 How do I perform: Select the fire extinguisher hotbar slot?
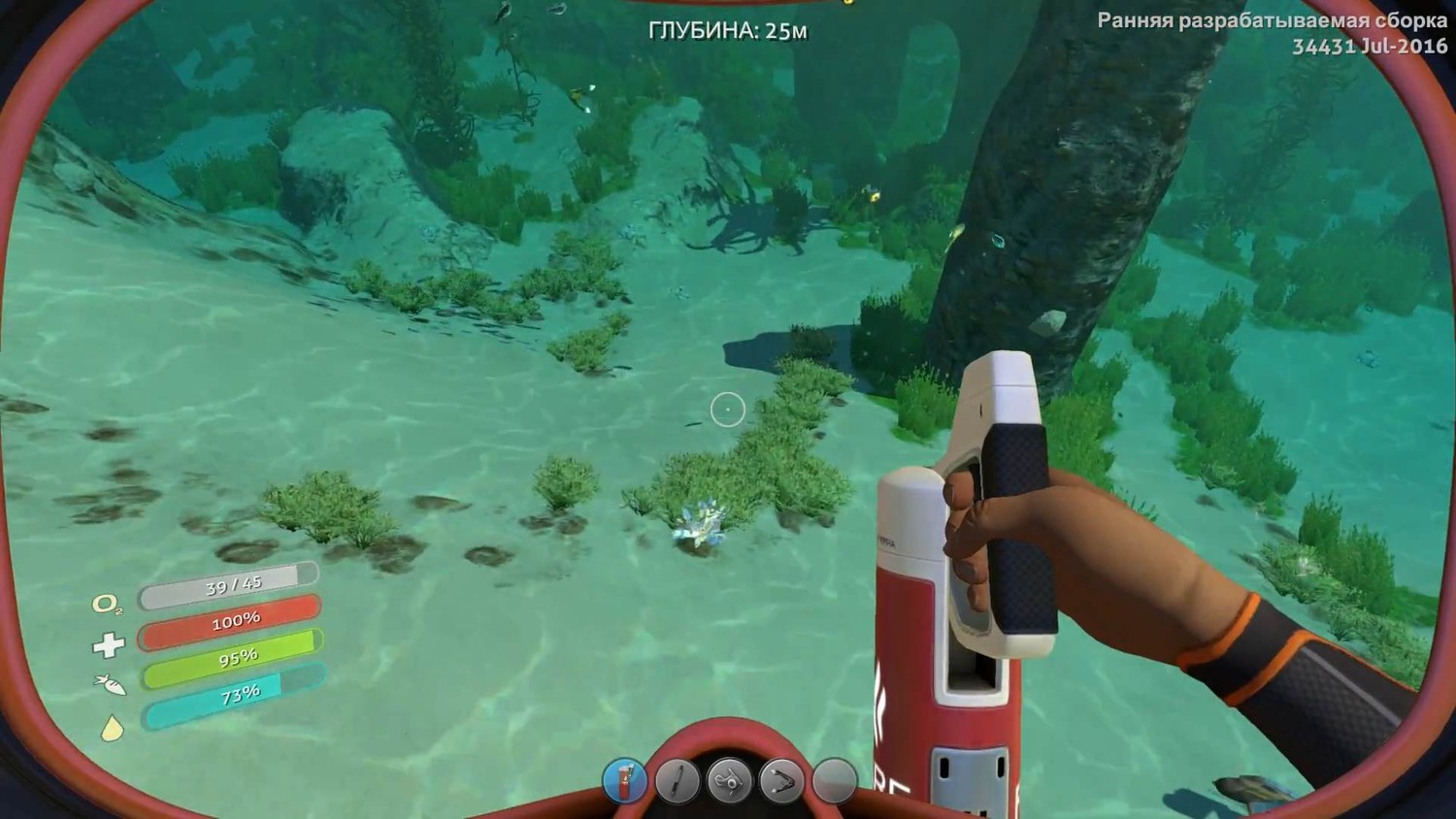click(x=625, y=779)
